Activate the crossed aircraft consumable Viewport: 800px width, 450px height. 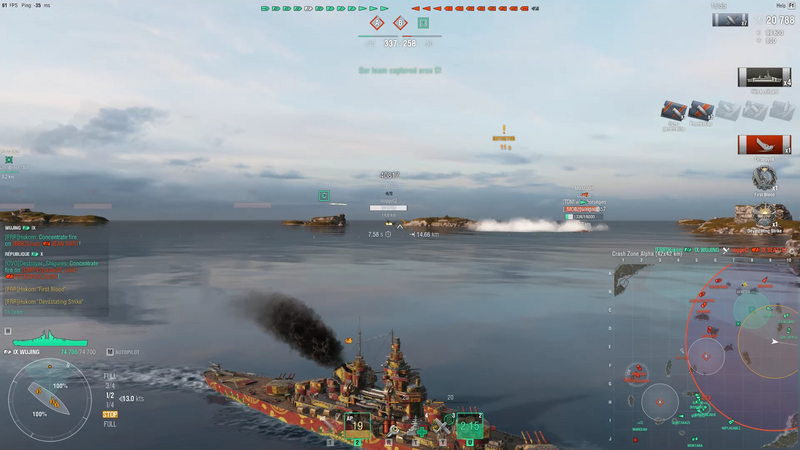pyautogui.click(x=443, y=428)
